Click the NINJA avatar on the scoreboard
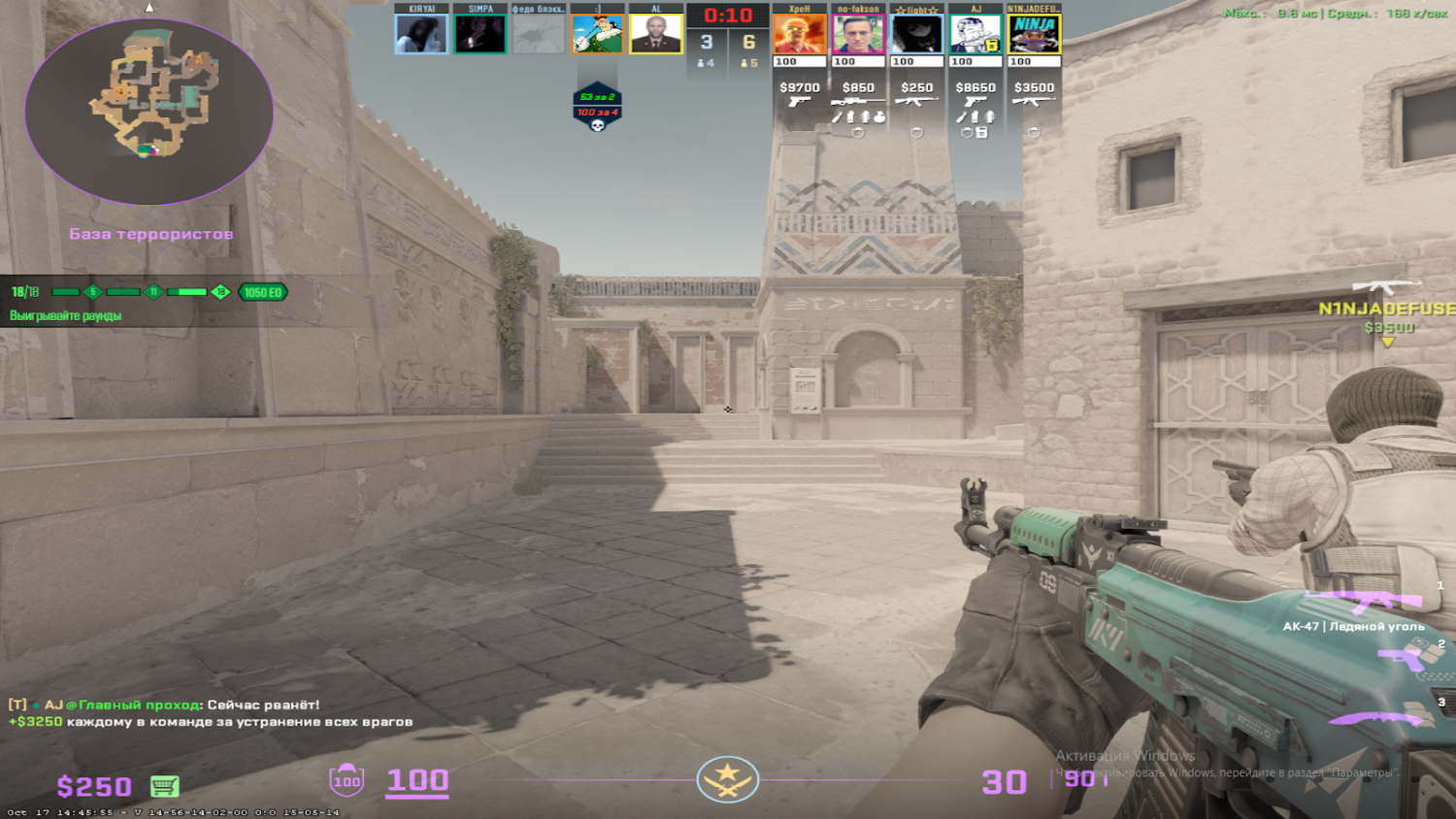This screenshot has width=1456, height=819. pos(1034,35)
